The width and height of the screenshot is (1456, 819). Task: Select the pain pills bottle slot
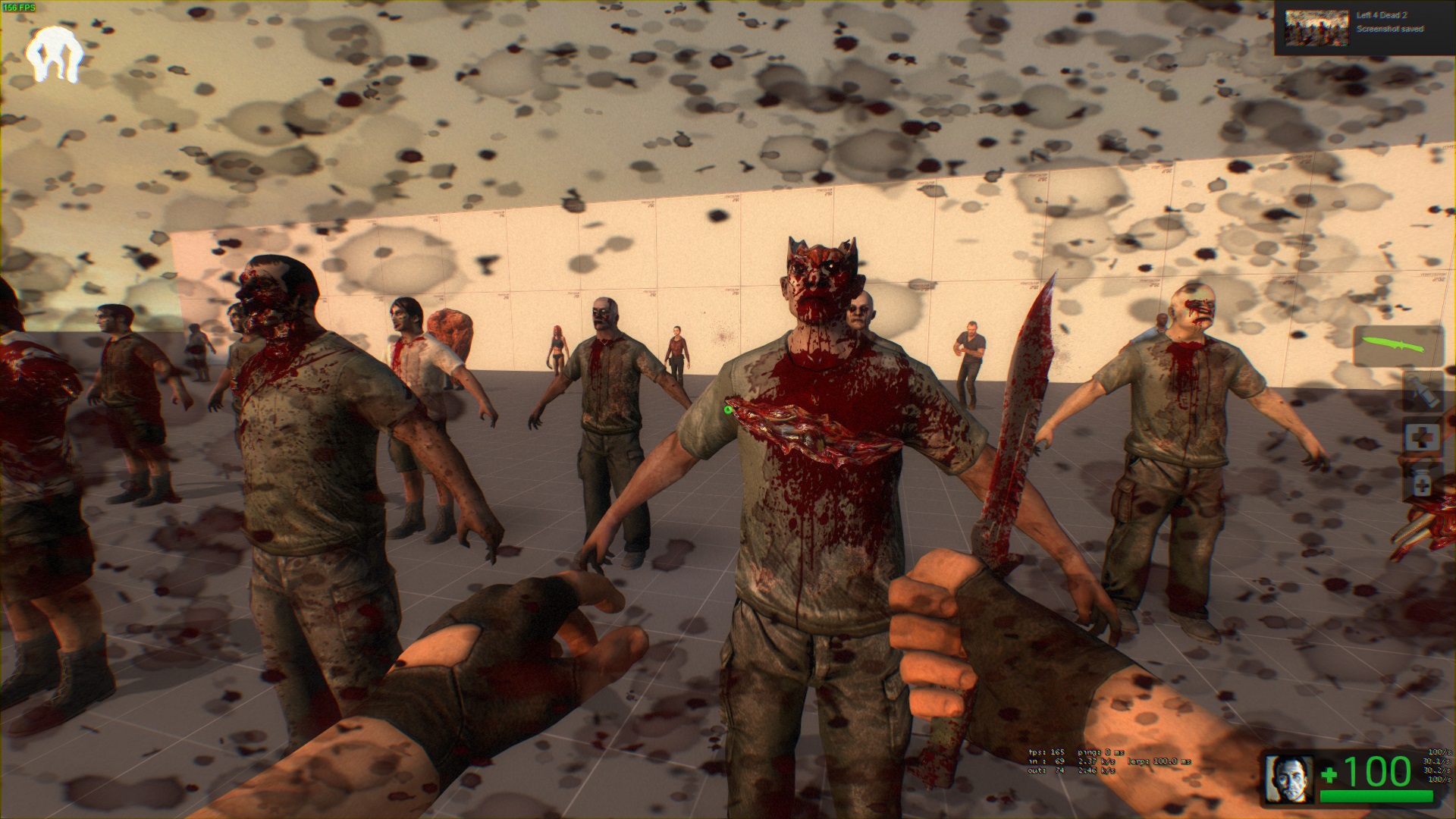(1422, 483)
